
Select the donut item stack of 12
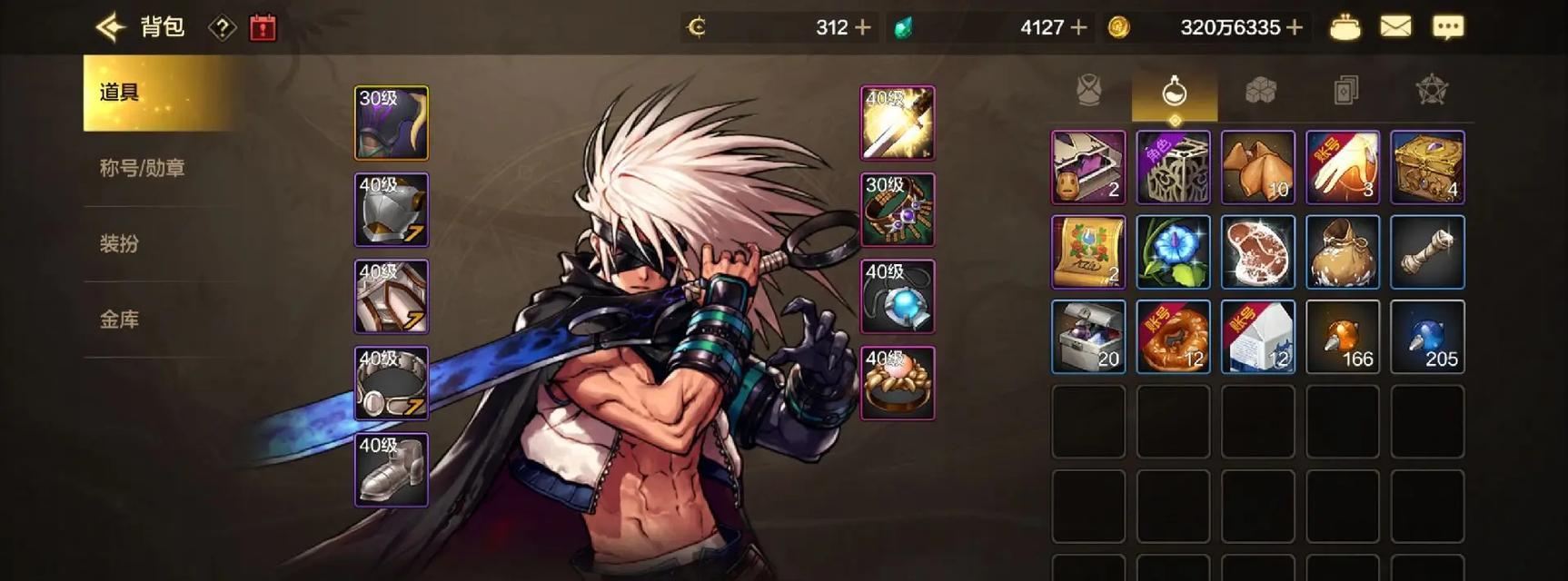tap(1174, 337)
